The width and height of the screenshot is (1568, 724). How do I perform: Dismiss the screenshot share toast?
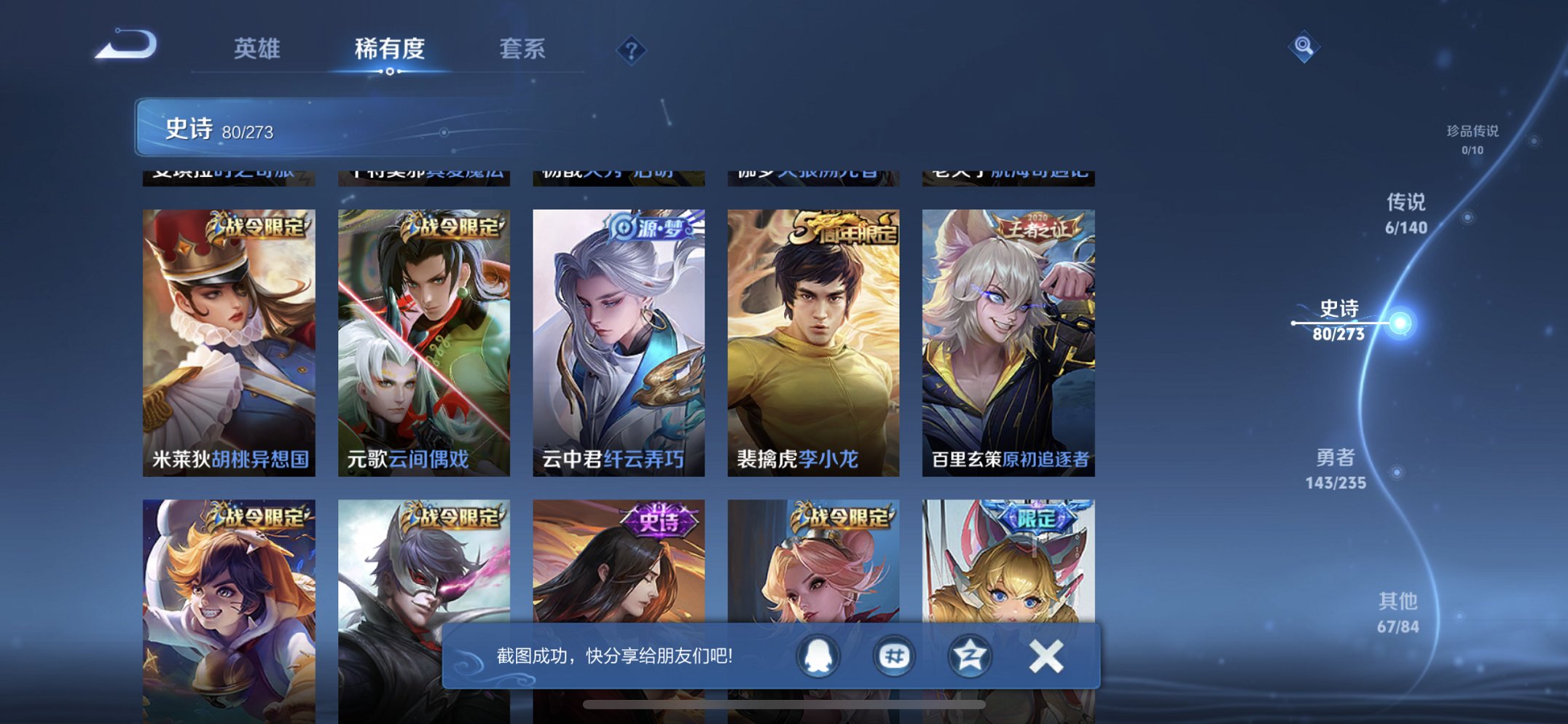pos(1046,655)
